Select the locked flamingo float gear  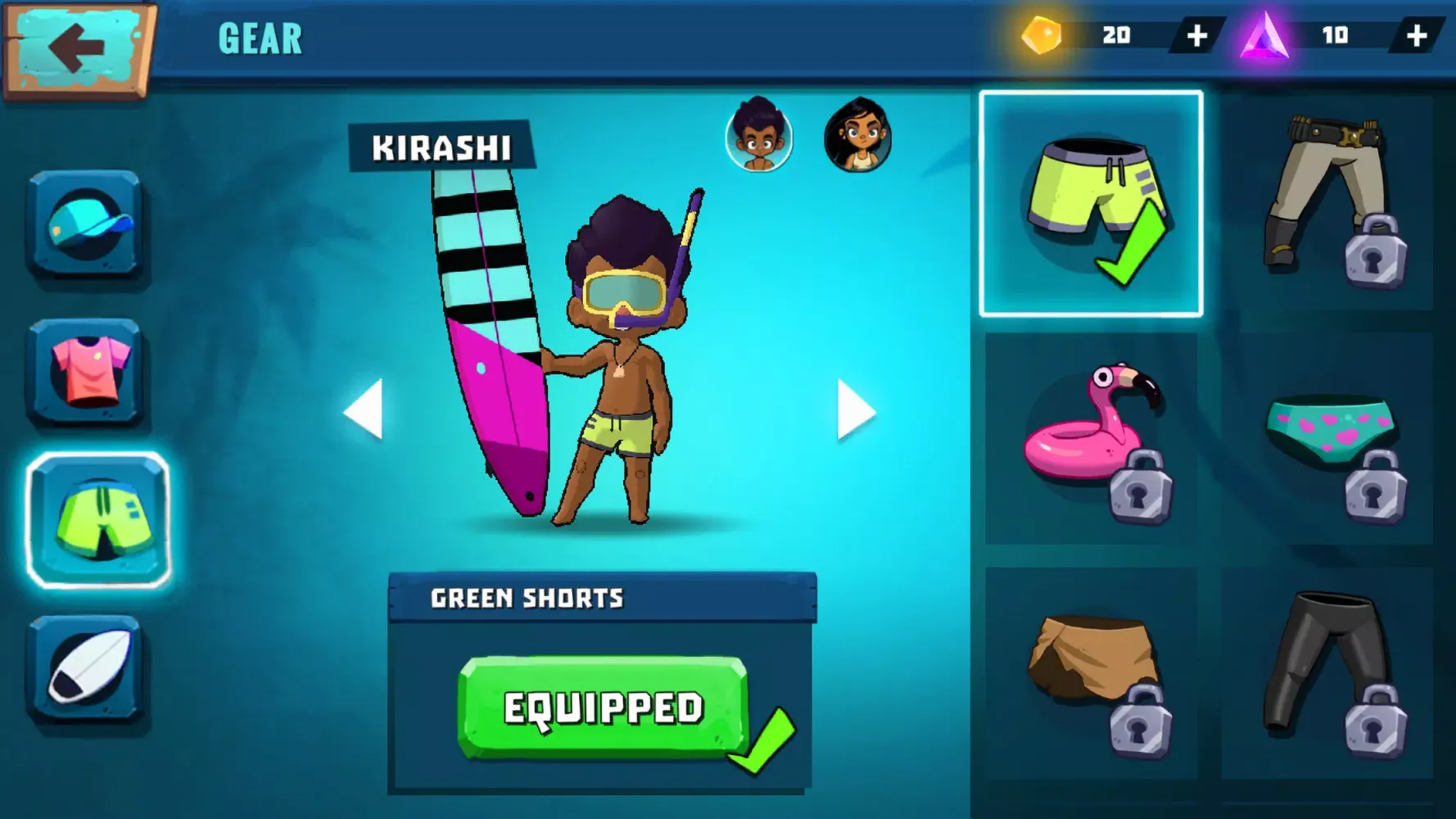pos(1093,434)
